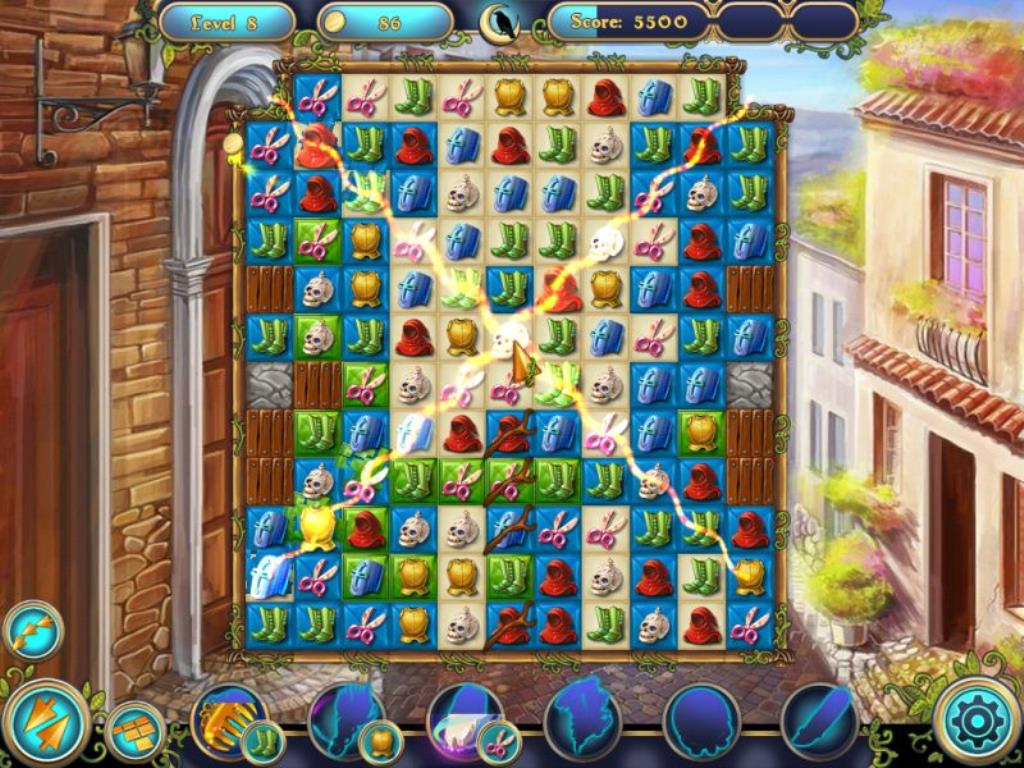Click the crow on crescent moon emblem

499,24
